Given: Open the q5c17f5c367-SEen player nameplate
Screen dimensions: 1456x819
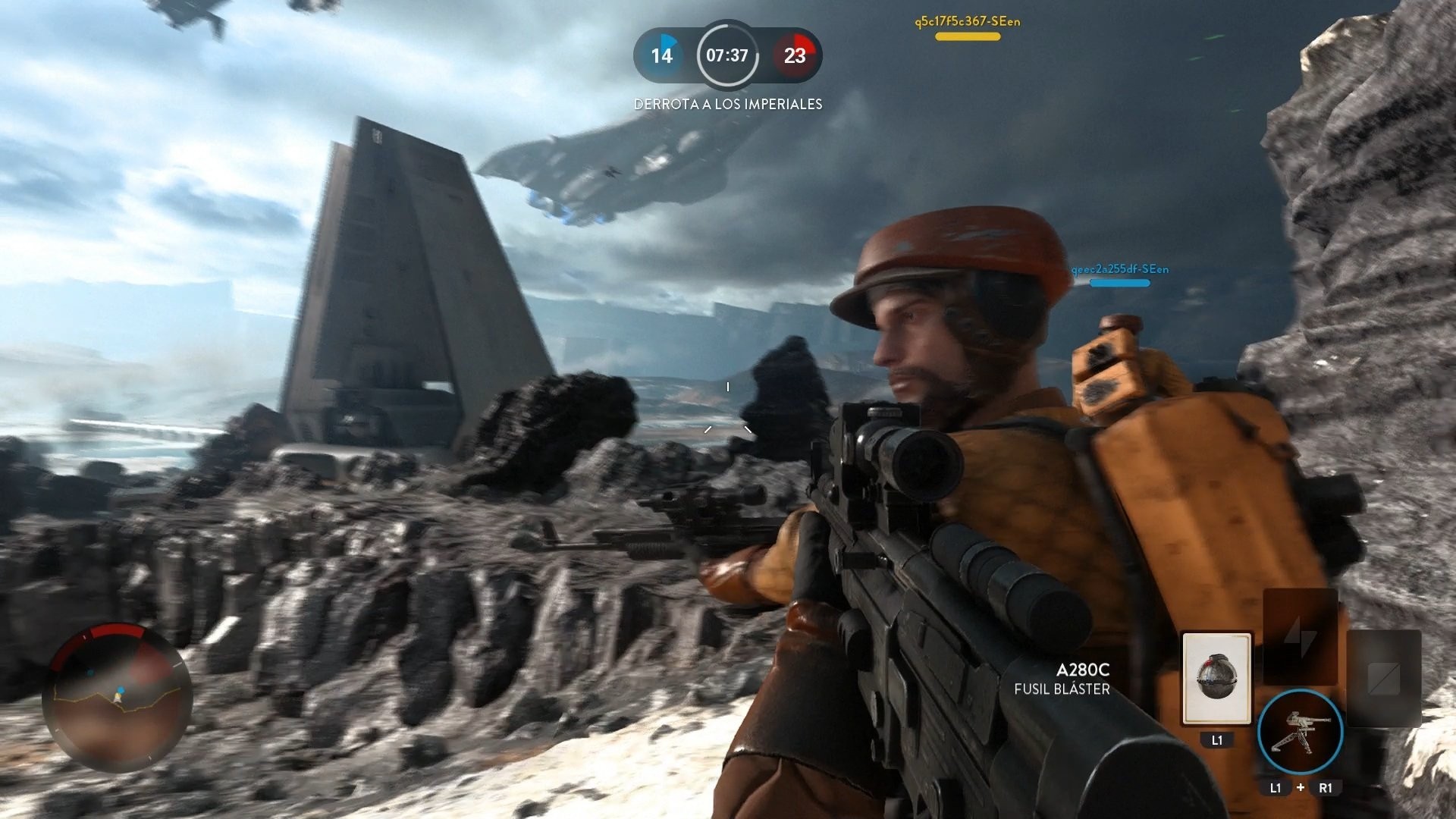Looking at the screenshot, I should pyautogui.click(x=968, y=22).
